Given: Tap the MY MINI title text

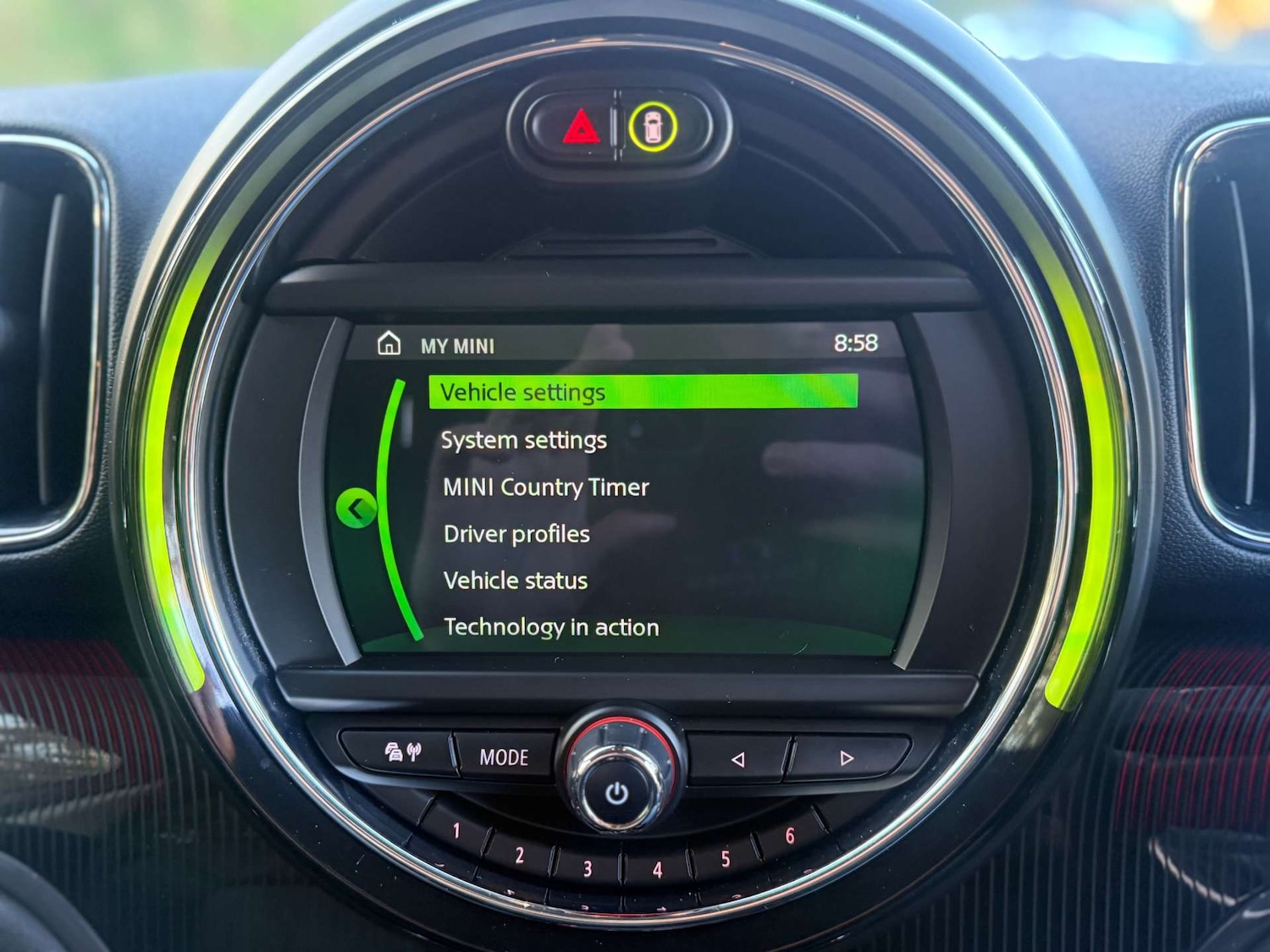Looking at the screenshot, I should coord(456,344).
